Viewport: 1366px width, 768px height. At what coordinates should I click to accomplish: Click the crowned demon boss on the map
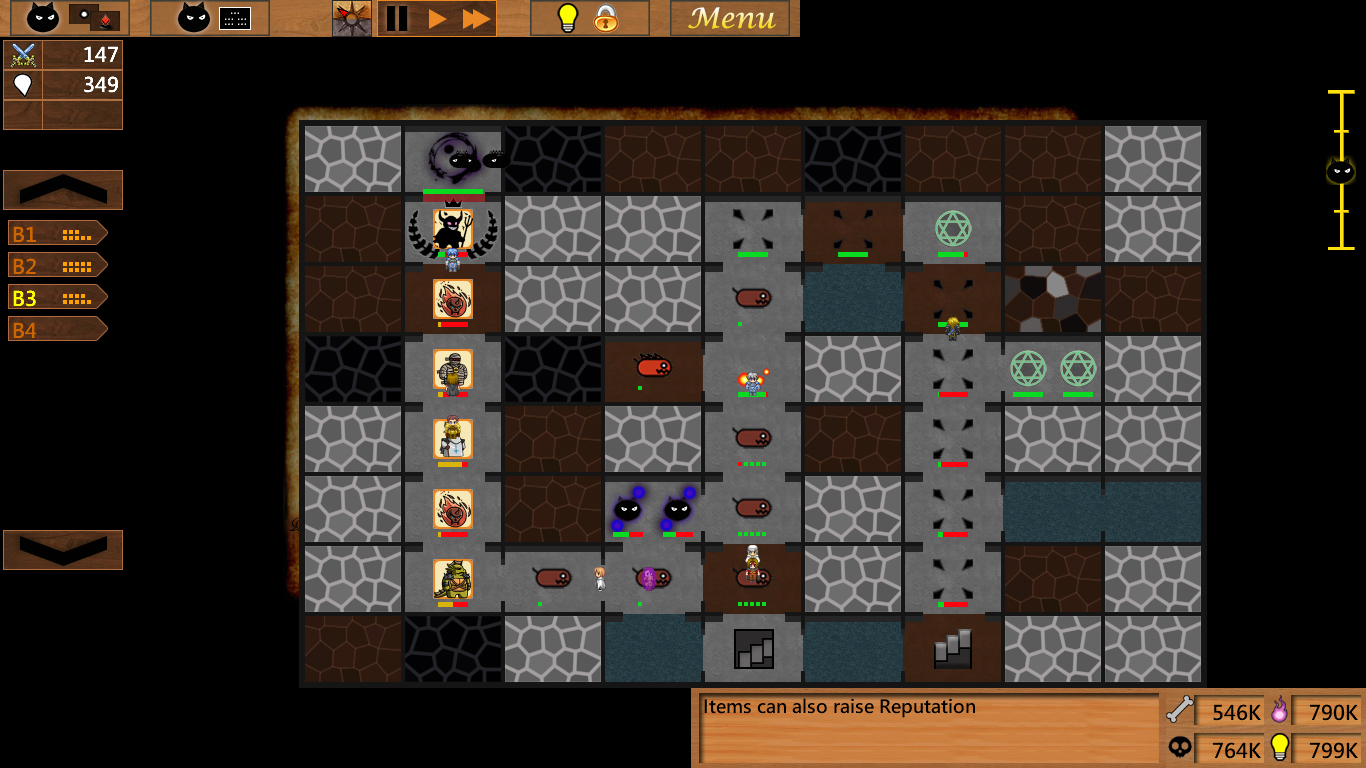[452, 230]
